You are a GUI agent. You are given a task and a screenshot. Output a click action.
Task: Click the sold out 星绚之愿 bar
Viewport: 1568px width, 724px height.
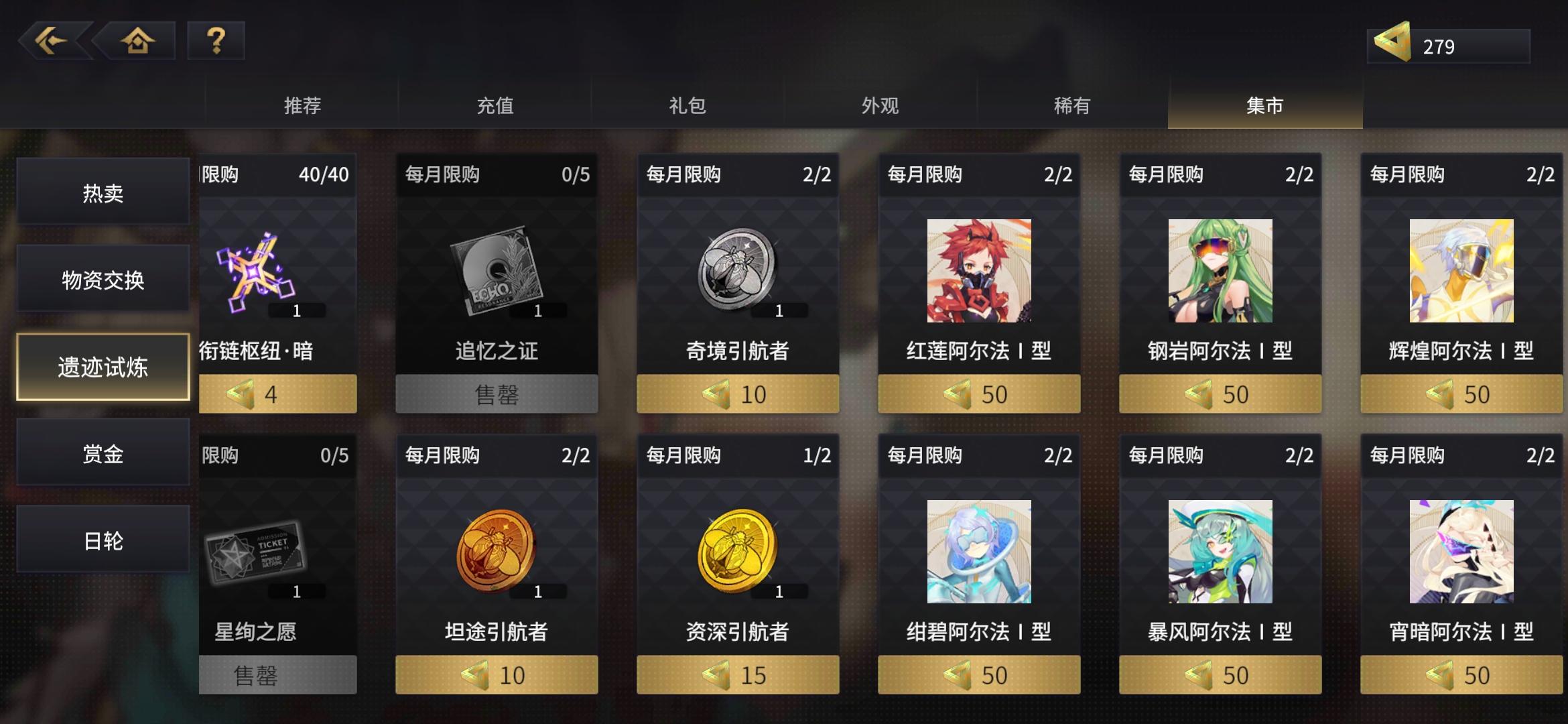coord(277,674)
